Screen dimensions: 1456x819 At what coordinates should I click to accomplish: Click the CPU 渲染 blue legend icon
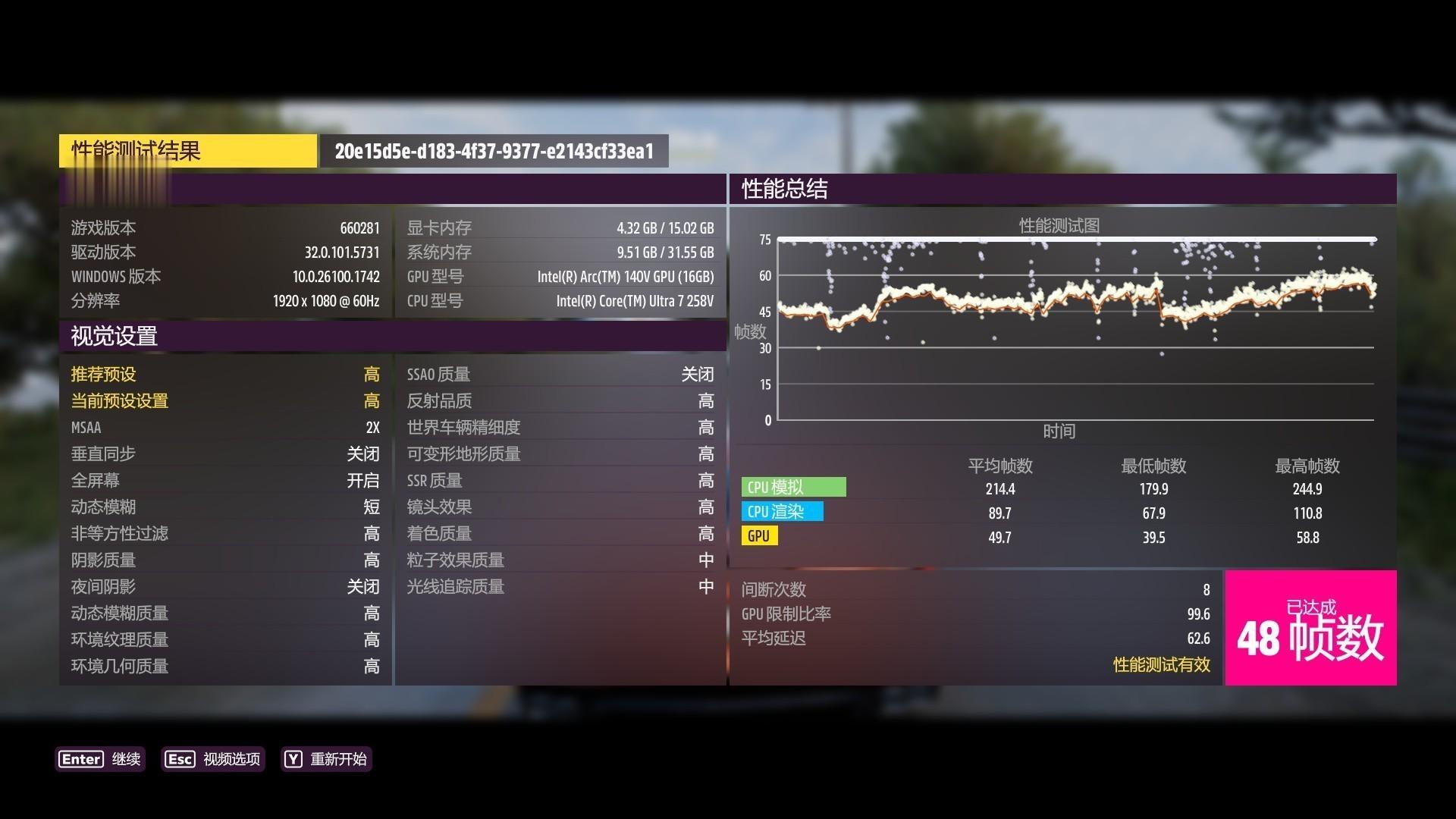coord(783,512)
